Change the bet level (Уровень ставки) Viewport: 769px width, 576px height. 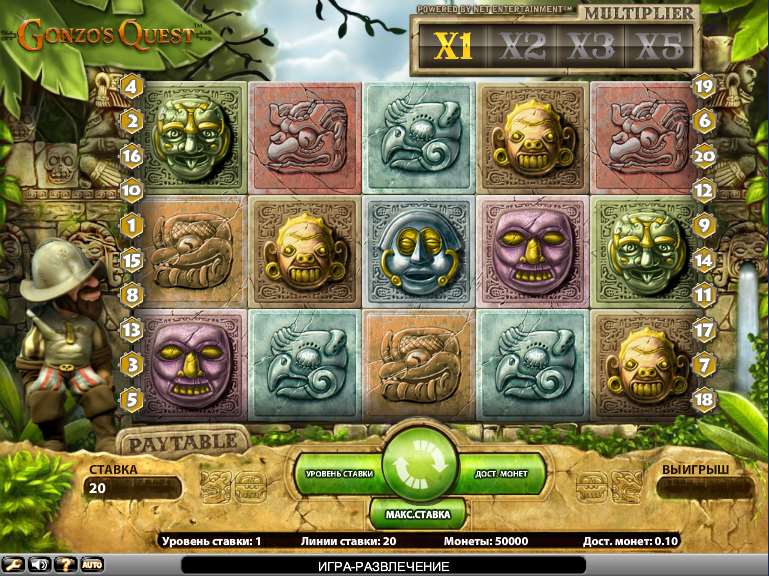[x=338, y=472]
